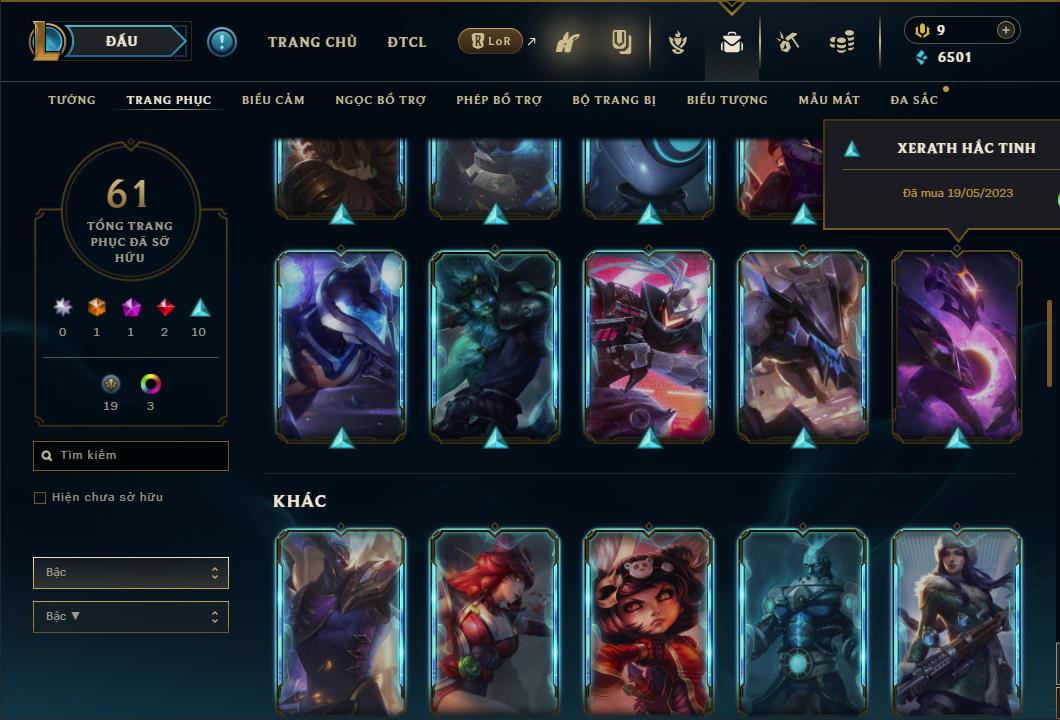Open the ĐA SẮC tab

pyautogui.click(x=914, y=100)
